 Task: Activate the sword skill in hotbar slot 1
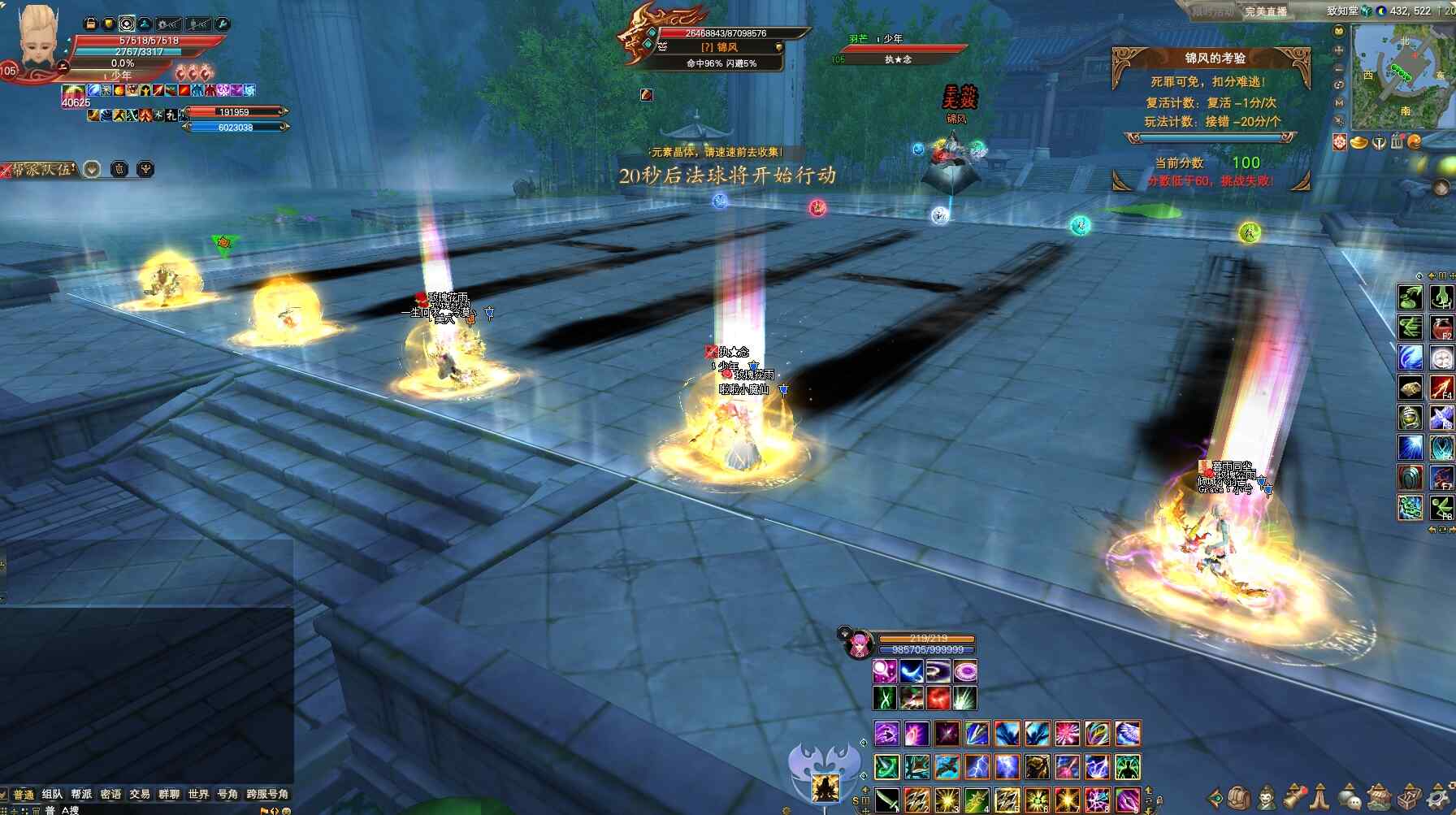tap(886, 800)
